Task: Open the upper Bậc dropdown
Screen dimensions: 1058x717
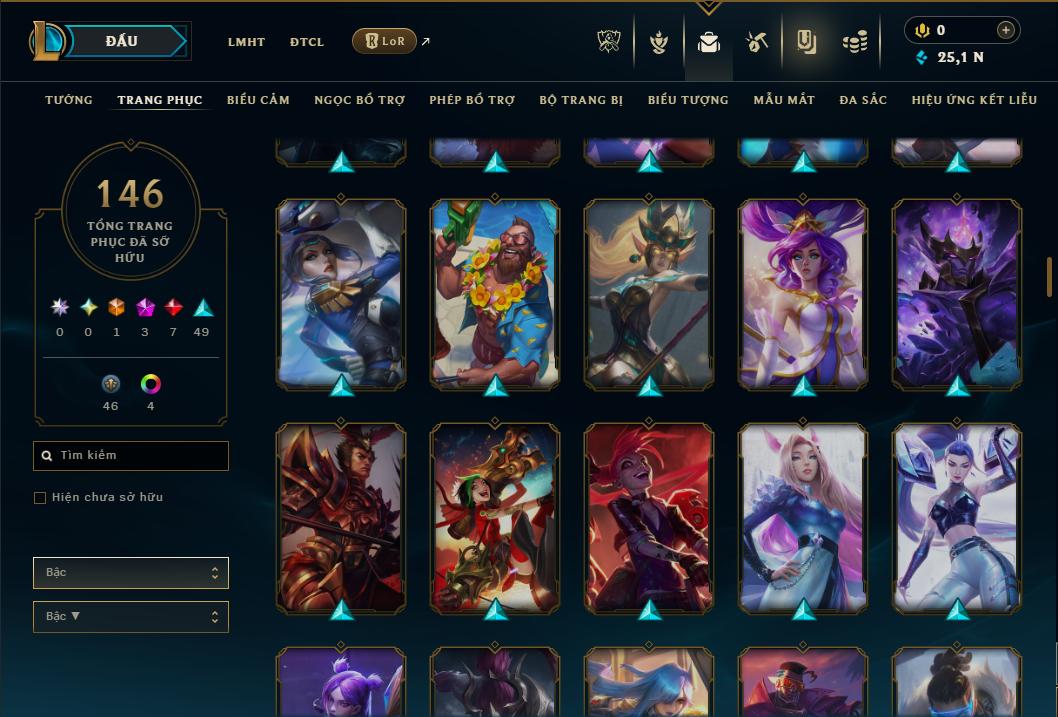Action: [x=131, y=573]
